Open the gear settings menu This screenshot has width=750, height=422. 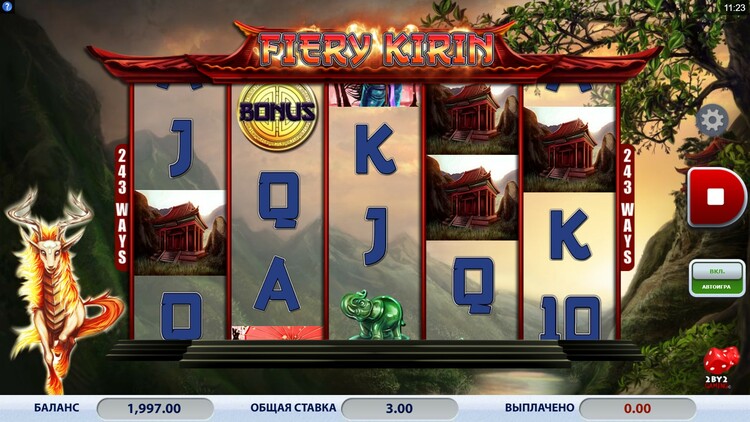pyautogui.click(x=712, y=121)
